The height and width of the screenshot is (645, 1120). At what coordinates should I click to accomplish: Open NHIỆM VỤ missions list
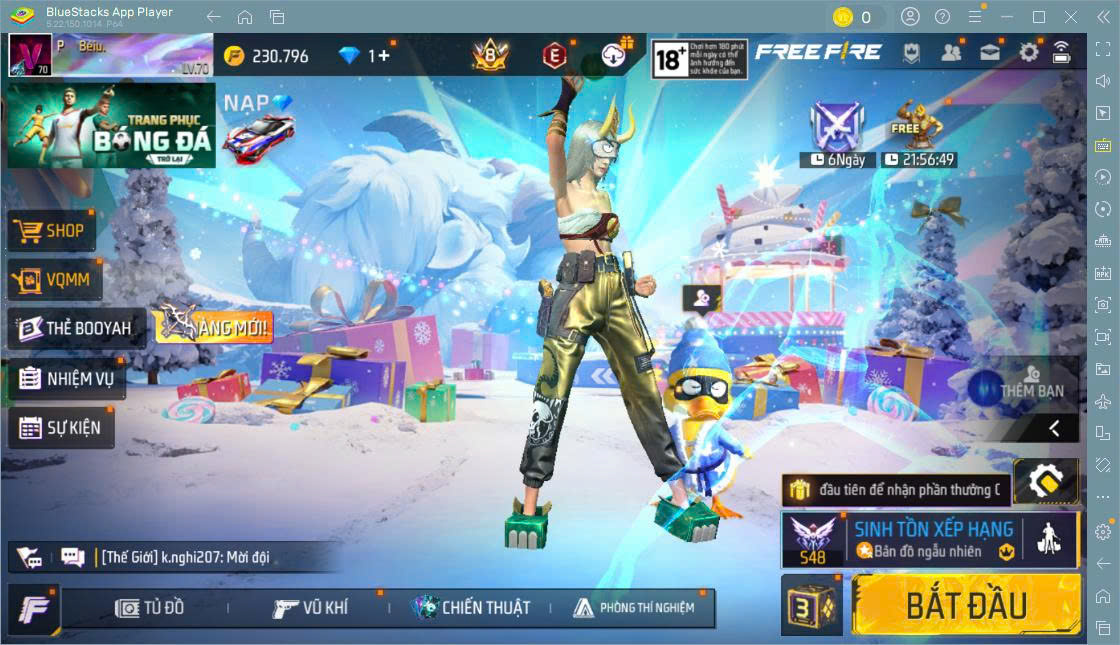click(x=67, y=379)
